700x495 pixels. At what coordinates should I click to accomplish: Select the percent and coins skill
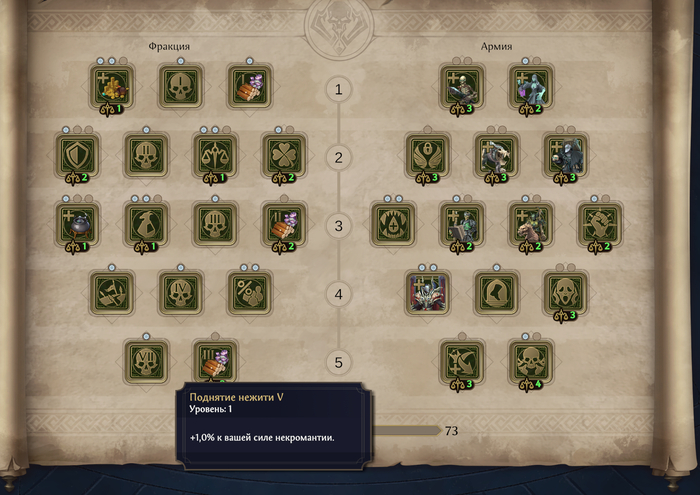249,292
